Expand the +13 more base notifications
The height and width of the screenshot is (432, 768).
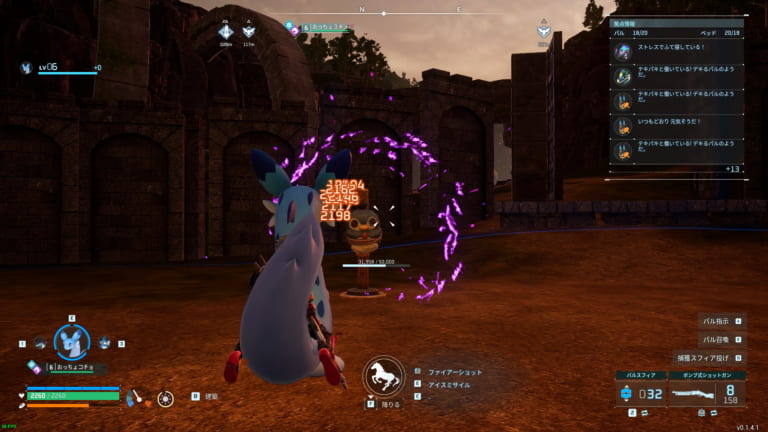pos(732,169)
